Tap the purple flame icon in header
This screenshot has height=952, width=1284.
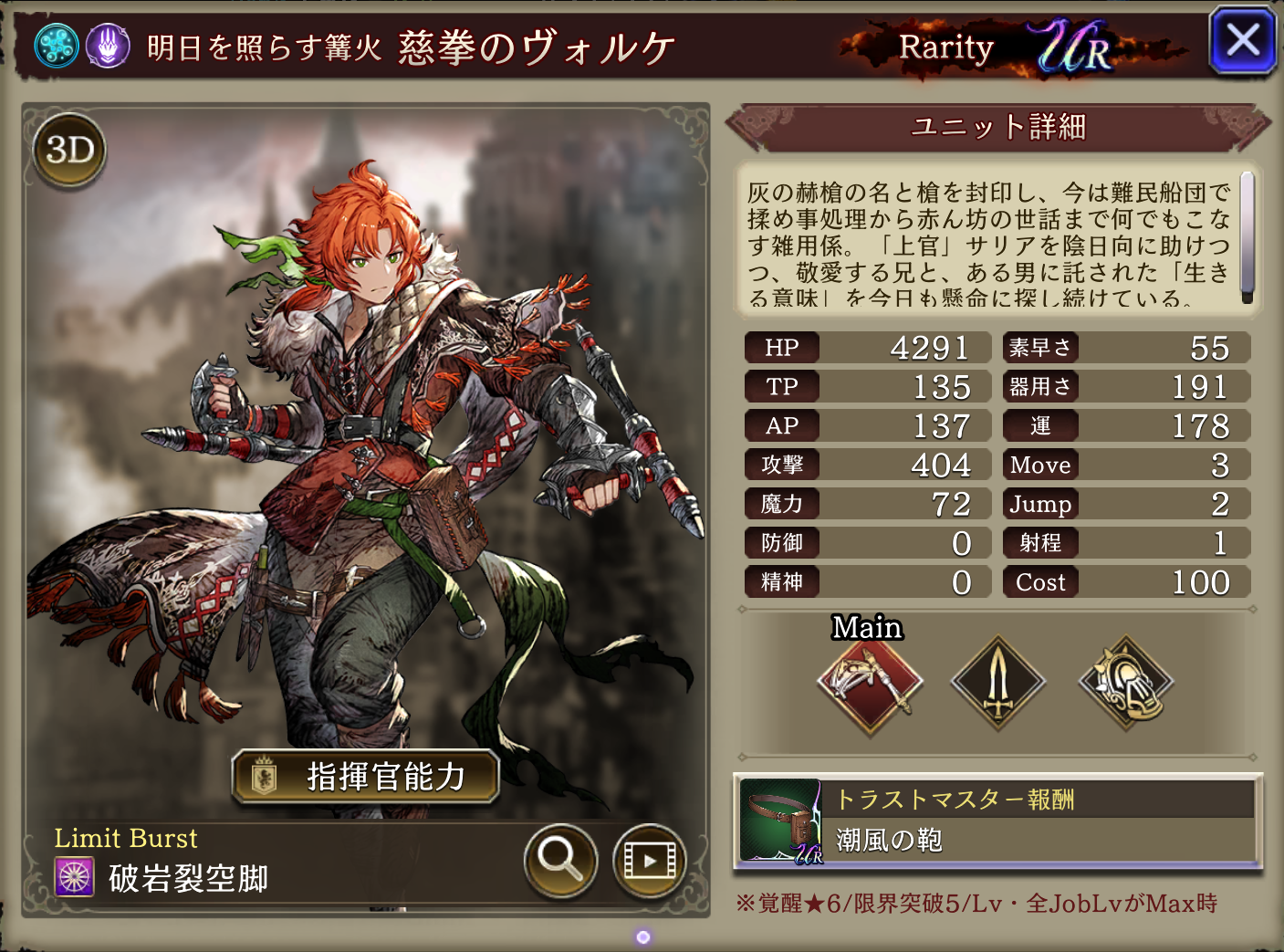tap(108, 46)
